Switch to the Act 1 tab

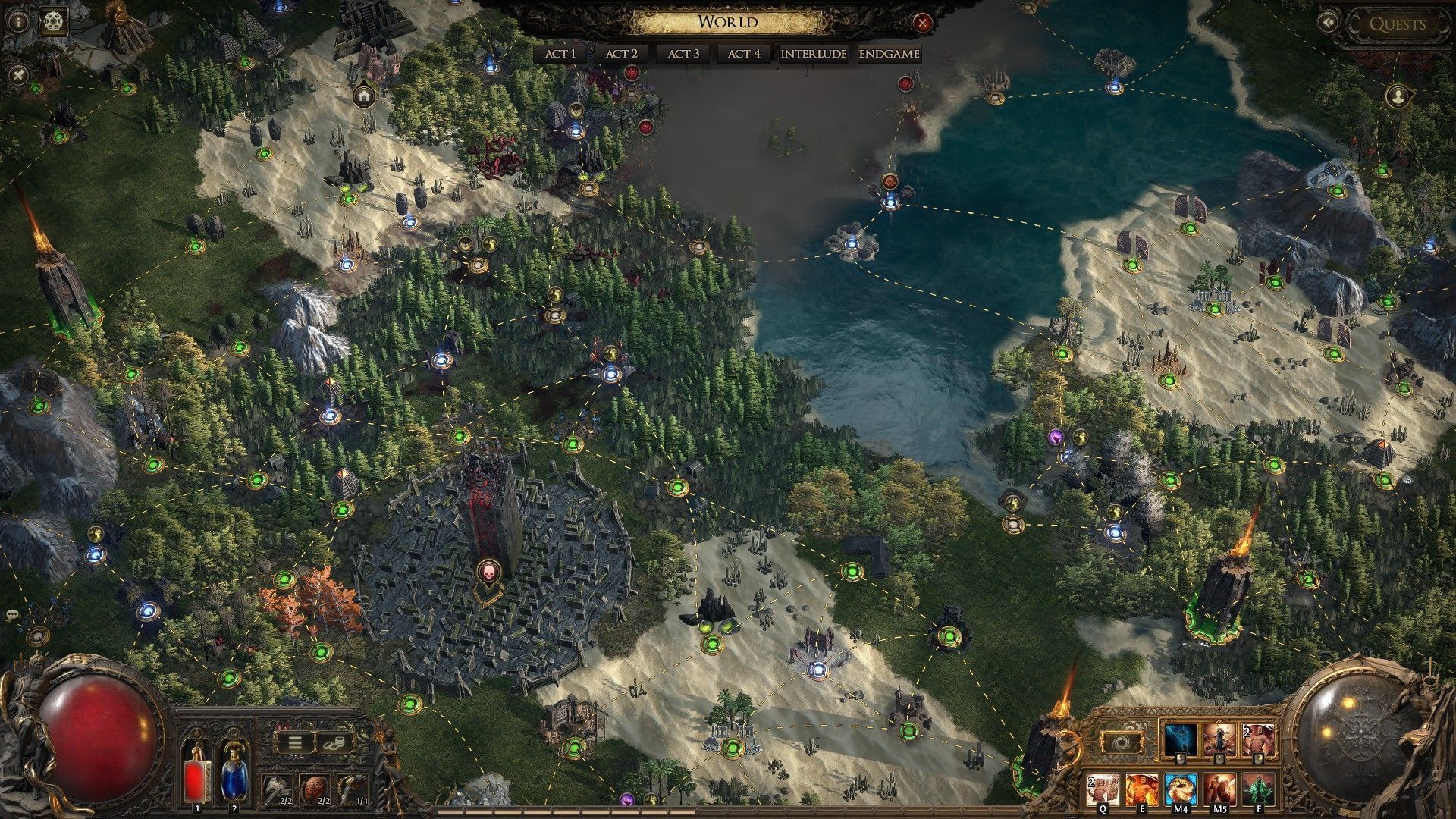(x=560, y=54)
